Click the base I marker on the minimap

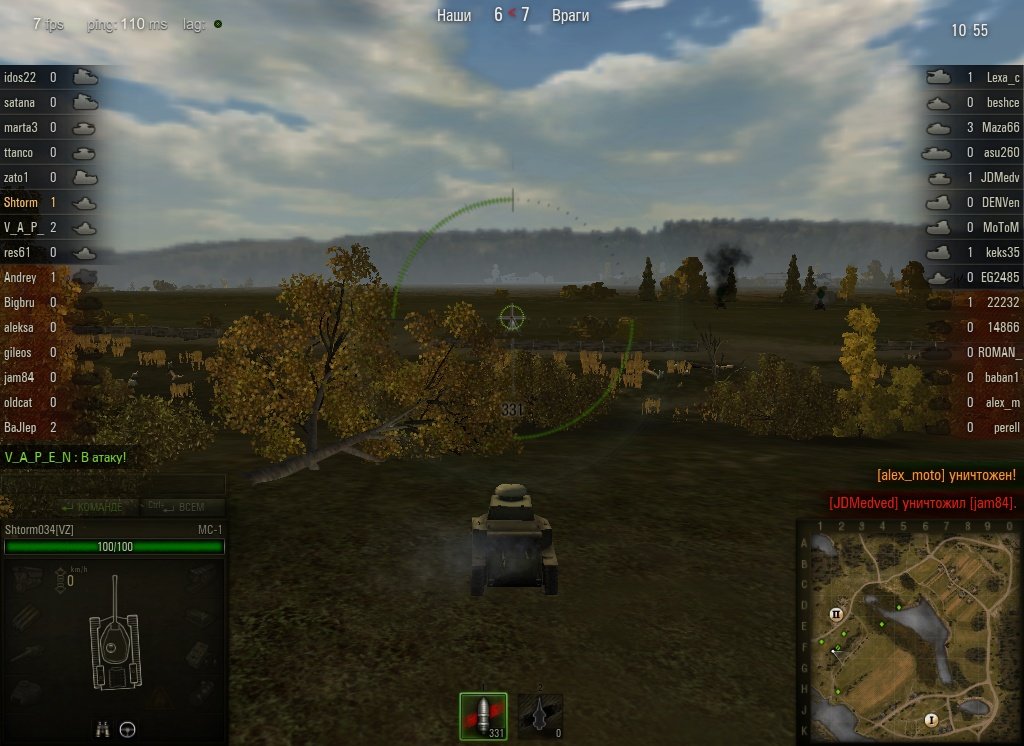pyautogui.click(x=930, y=719)
